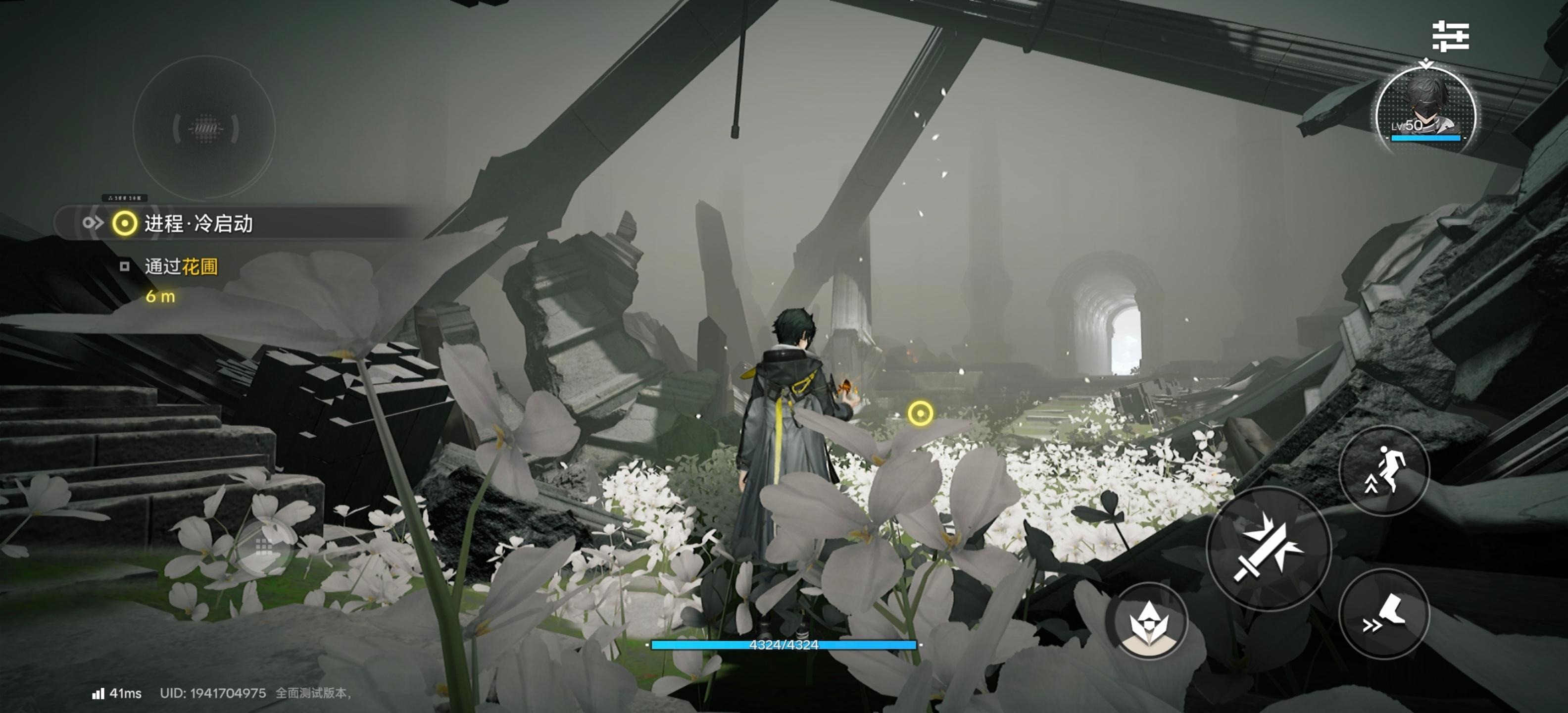This screenshot has width=1568, height=713.
Task: Tap the faint grid dots joystick button
Action: [x=264, y=547]
